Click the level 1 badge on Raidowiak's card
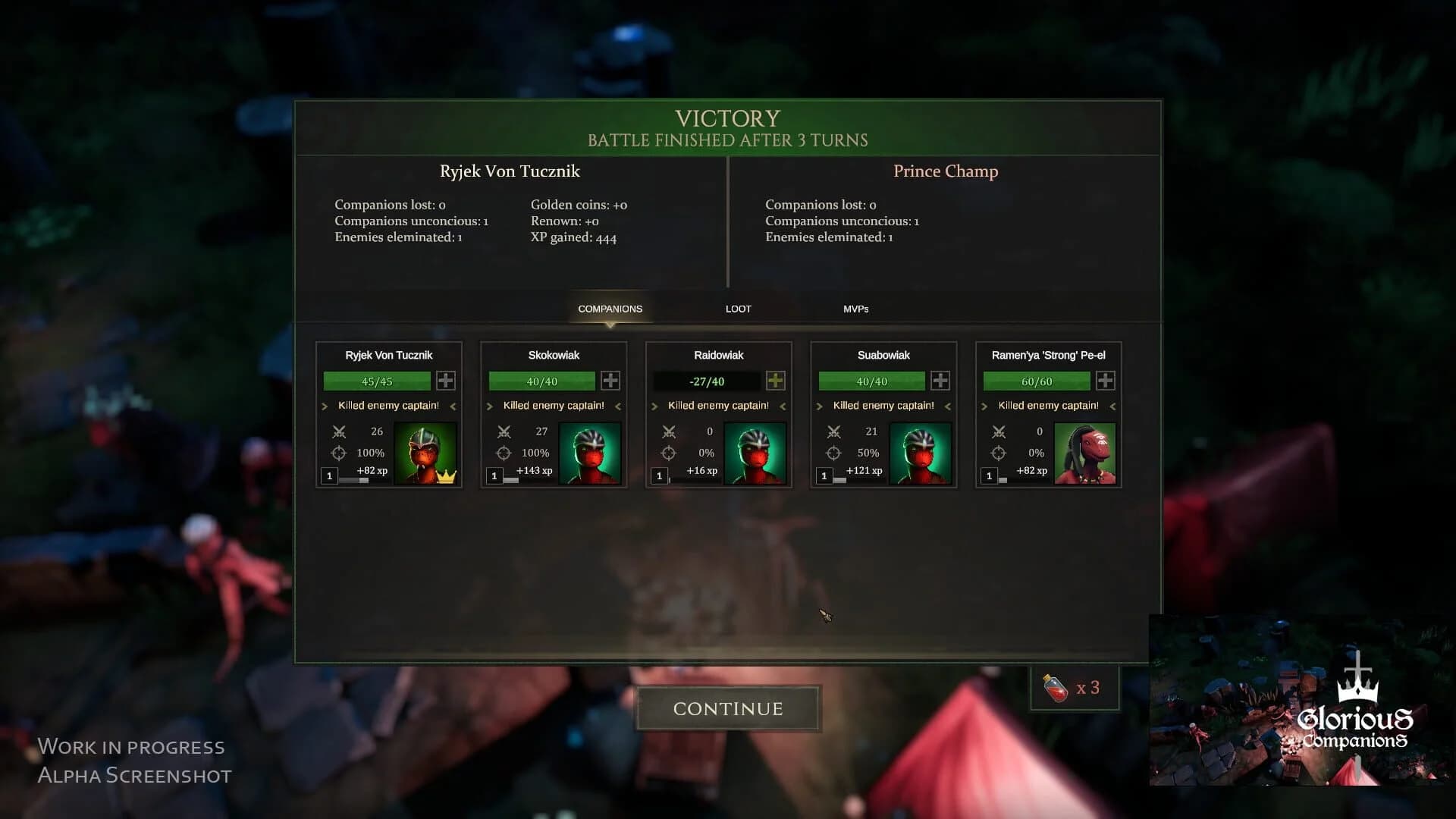Image resolution: width=1456 pixels, height=819 pixels. click(660, 475)
